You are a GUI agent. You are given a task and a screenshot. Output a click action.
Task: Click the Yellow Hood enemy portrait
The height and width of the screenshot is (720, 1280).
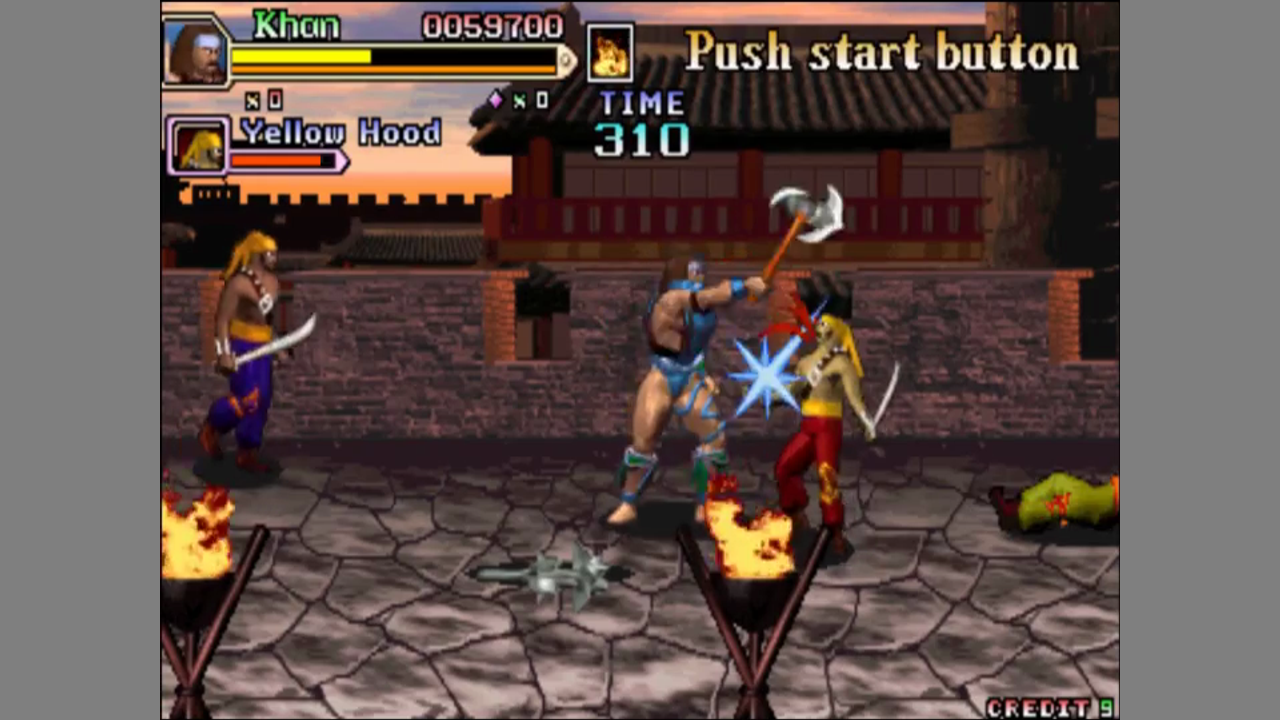point(199,147)
